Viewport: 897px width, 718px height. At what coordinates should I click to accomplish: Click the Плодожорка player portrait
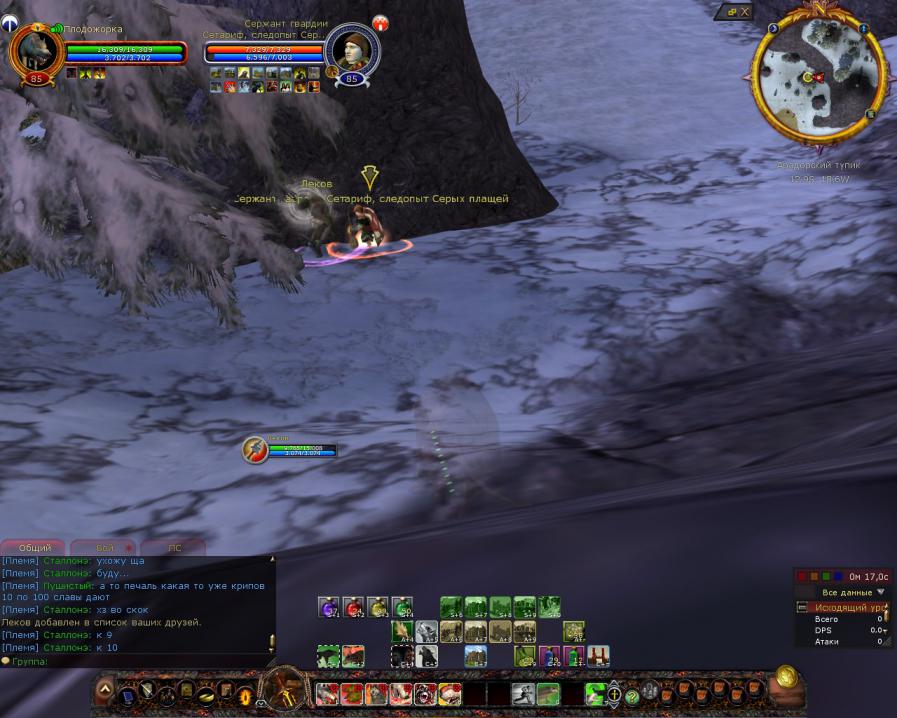click(x=34, y=50)
